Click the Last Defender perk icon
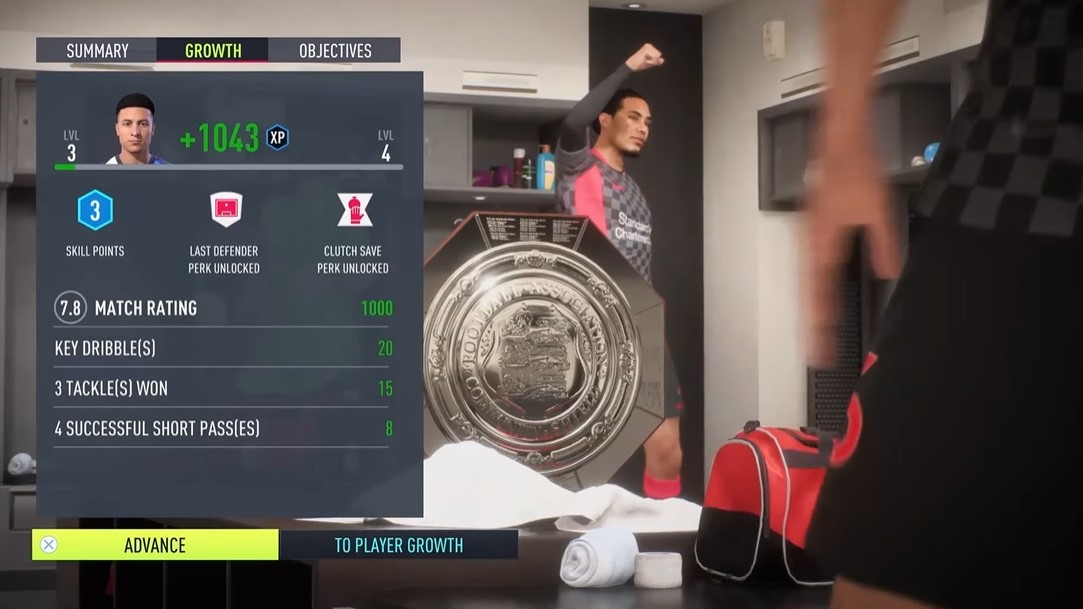 tap(226, 210)
